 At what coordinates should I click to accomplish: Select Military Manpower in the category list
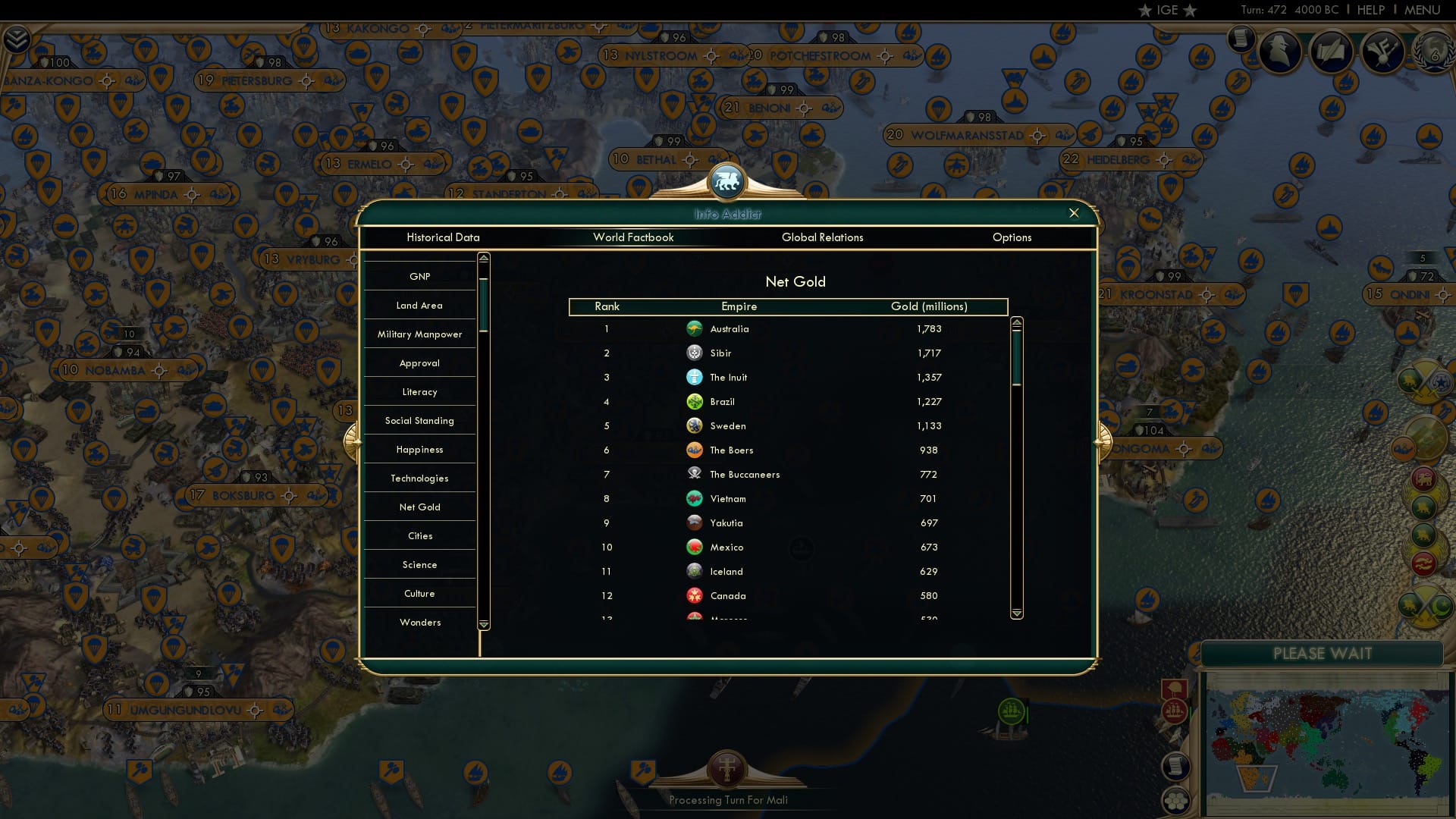419,334
